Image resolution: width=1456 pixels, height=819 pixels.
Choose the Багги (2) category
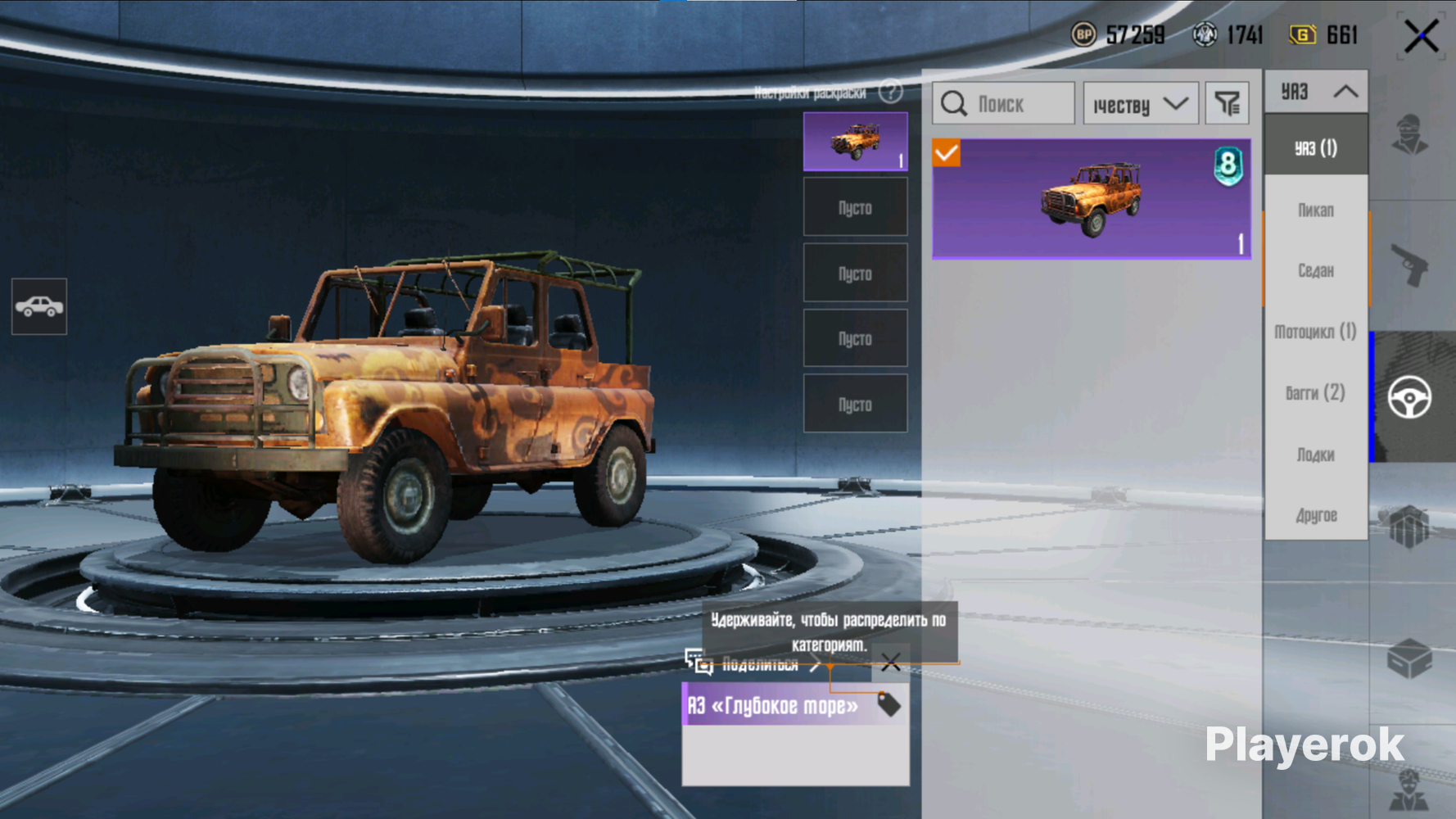1316,393
